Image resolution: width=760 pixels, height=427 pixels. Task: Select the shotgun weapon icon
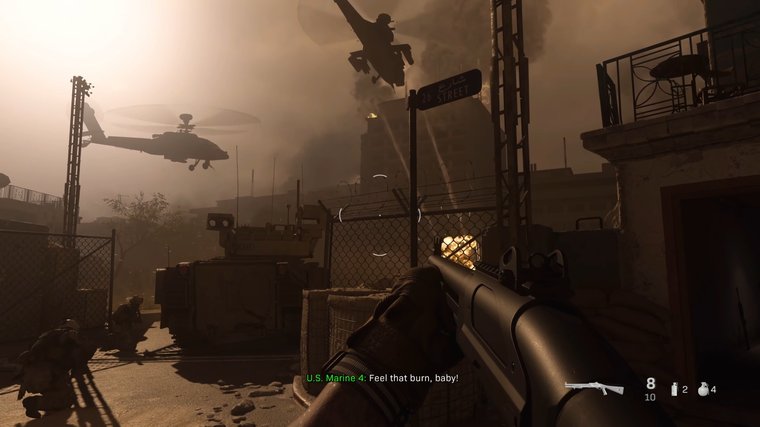pos(594,388)
